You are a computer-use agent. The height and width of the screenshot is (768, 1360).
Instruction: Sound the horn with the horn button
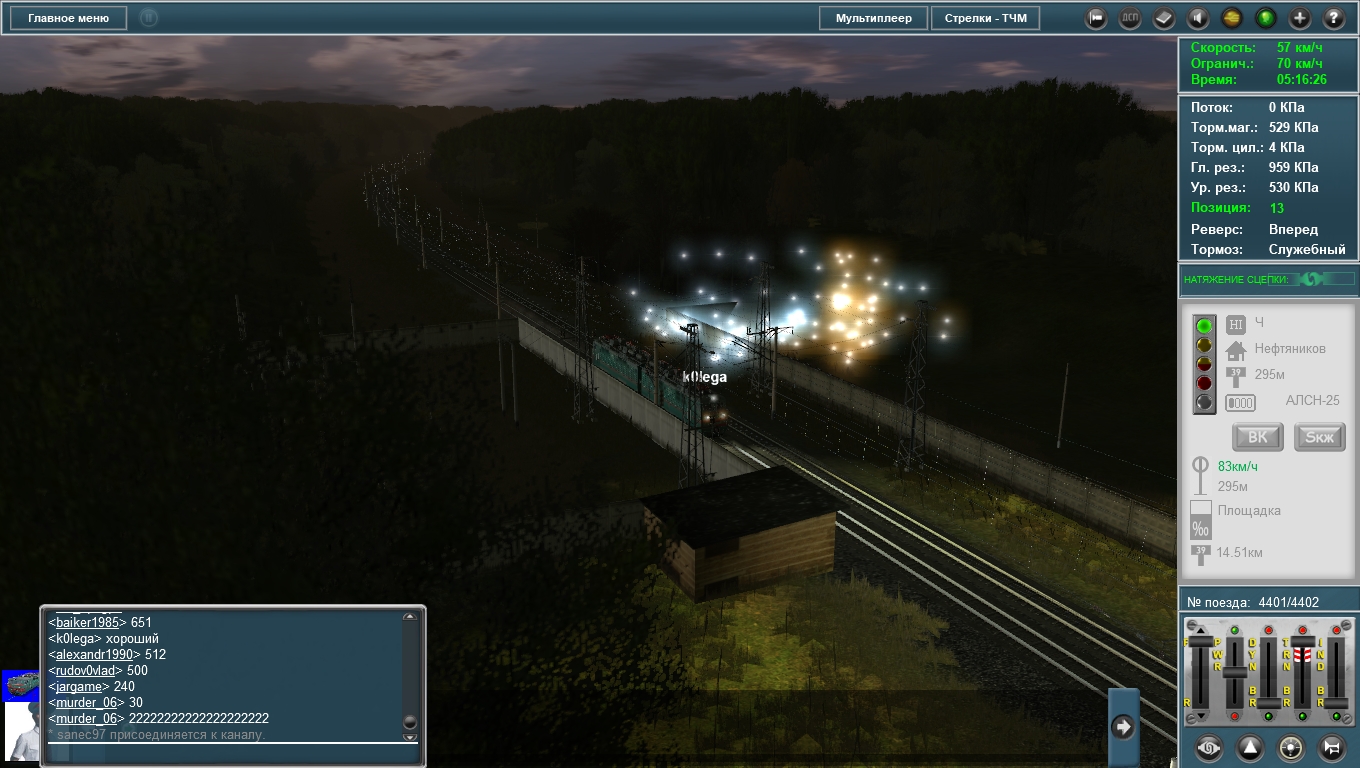(x=1331, y=747)
